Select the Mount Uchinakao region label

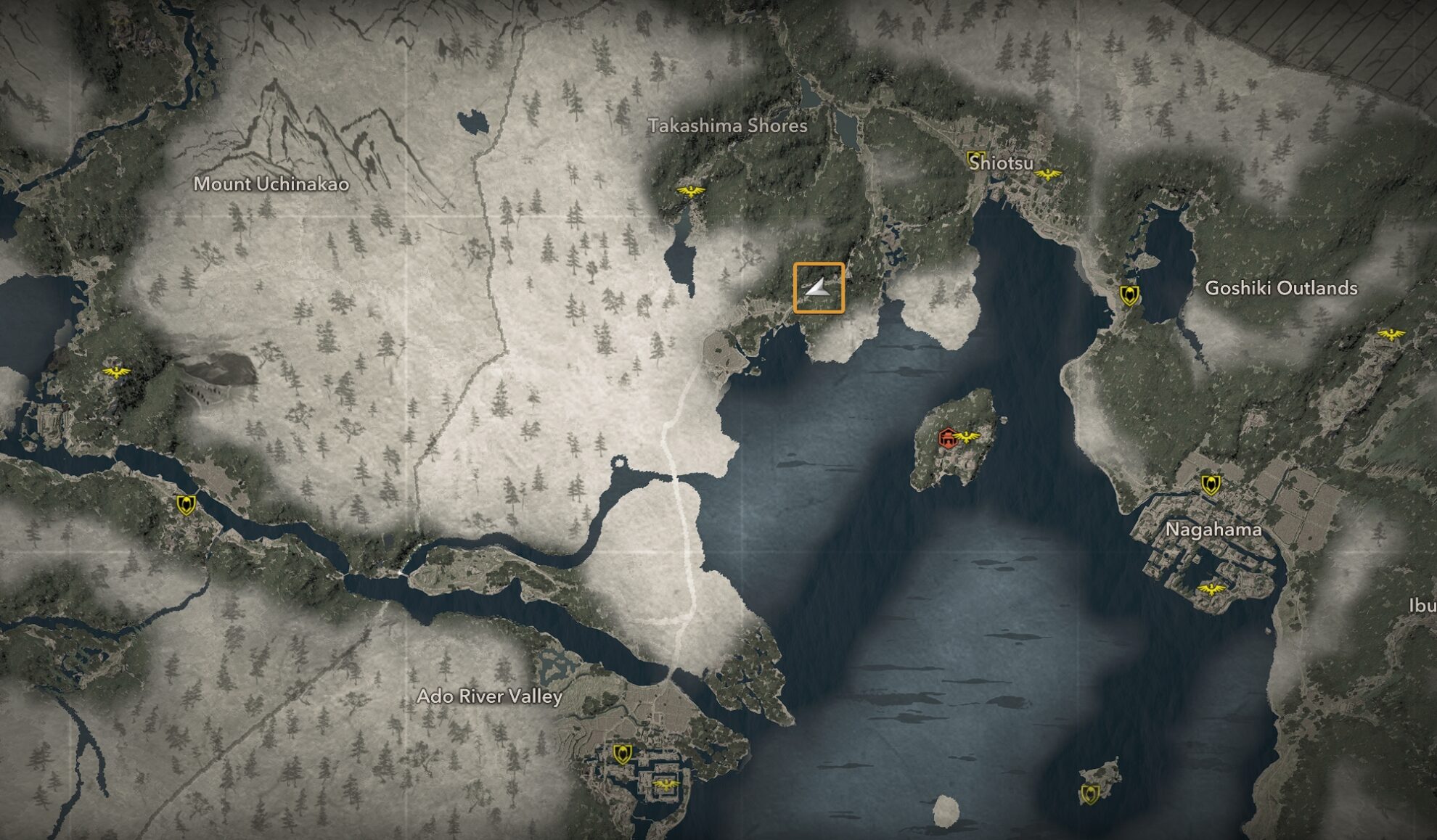[x=271, y=185]
